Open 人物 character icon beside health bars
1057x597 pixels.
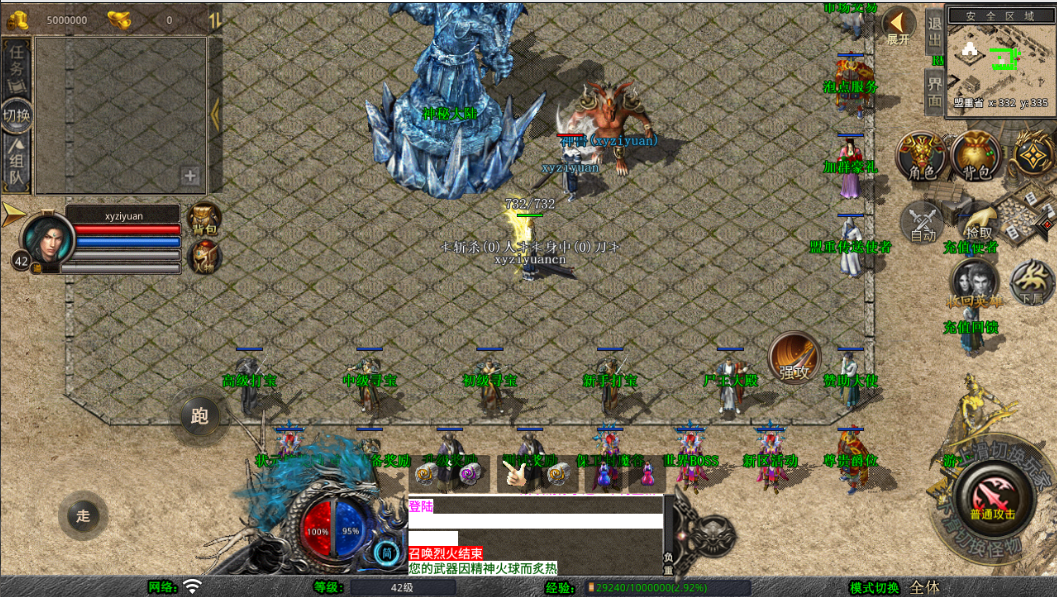click(204, 258)
